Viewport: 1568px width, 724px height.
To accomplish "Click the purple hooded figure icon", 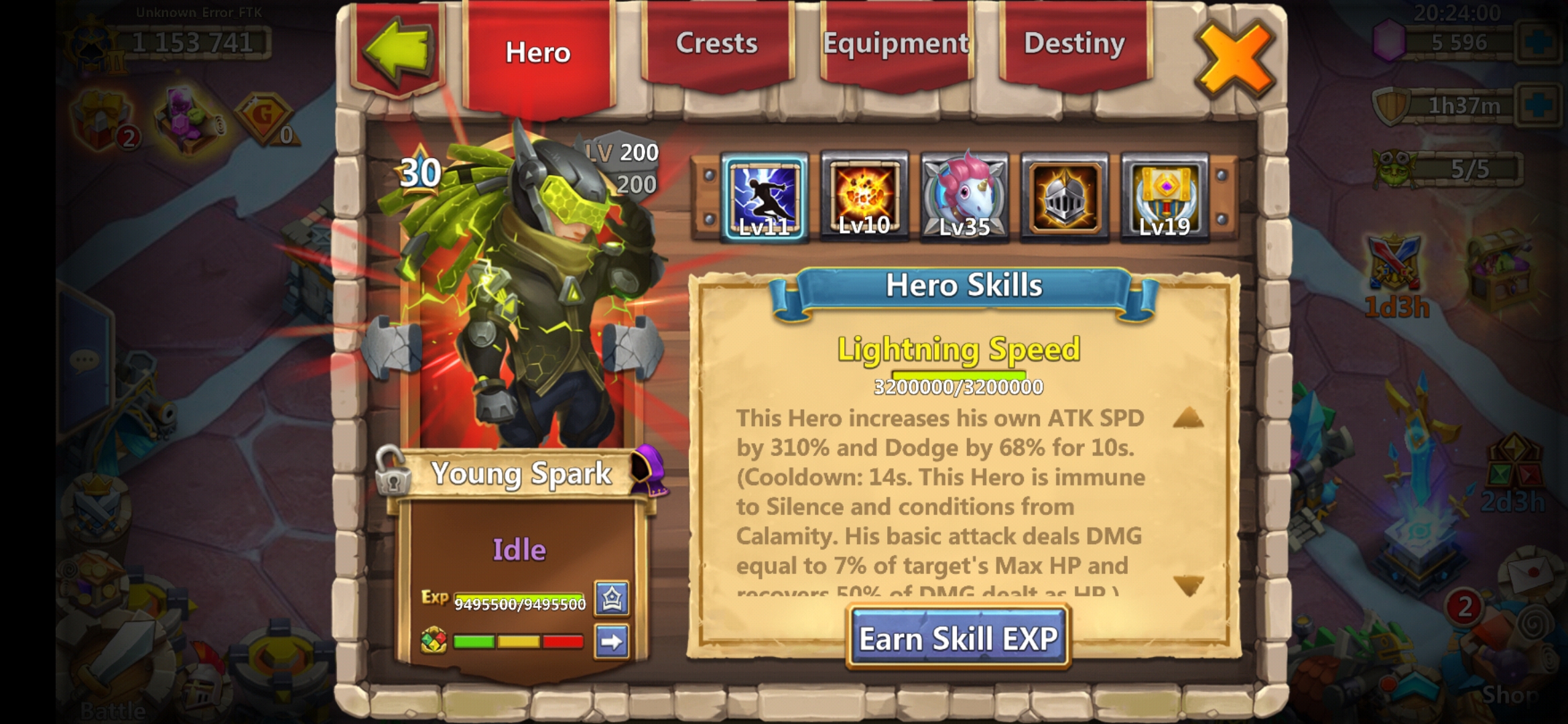I will pos(648,471).
